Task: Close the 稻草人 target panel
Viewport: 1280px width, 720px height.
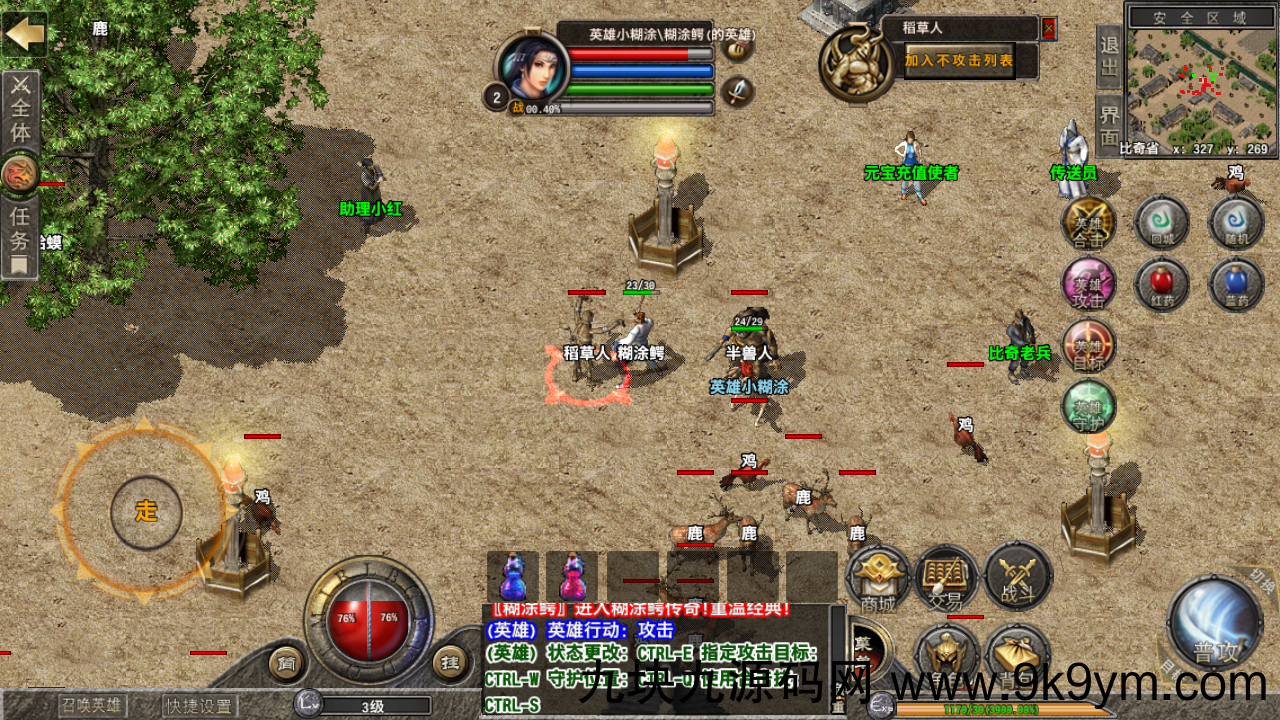Action: pyautogui.click(x=1048, y=28)
